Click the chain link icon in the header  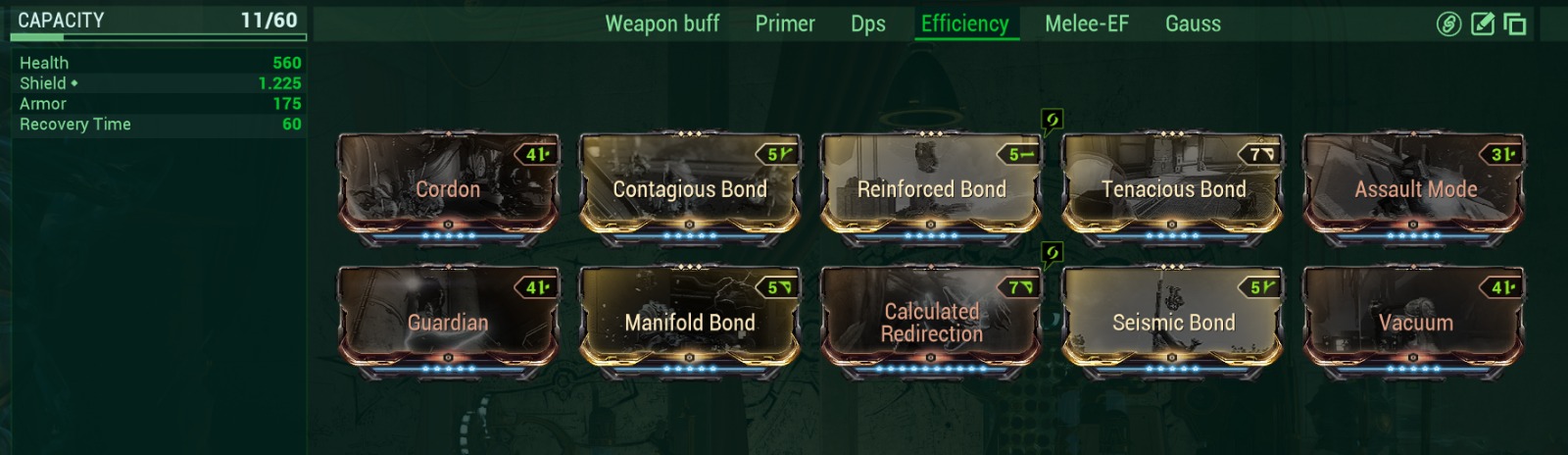coord(1448,25)
